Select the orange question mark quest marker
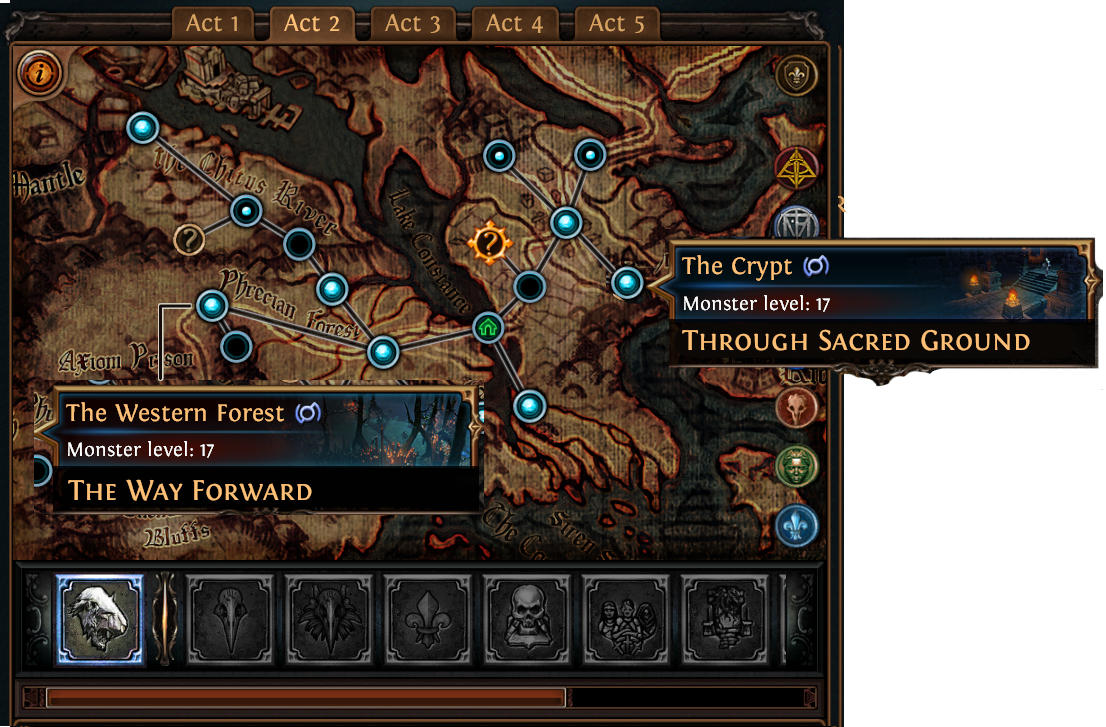 point(488,242)
